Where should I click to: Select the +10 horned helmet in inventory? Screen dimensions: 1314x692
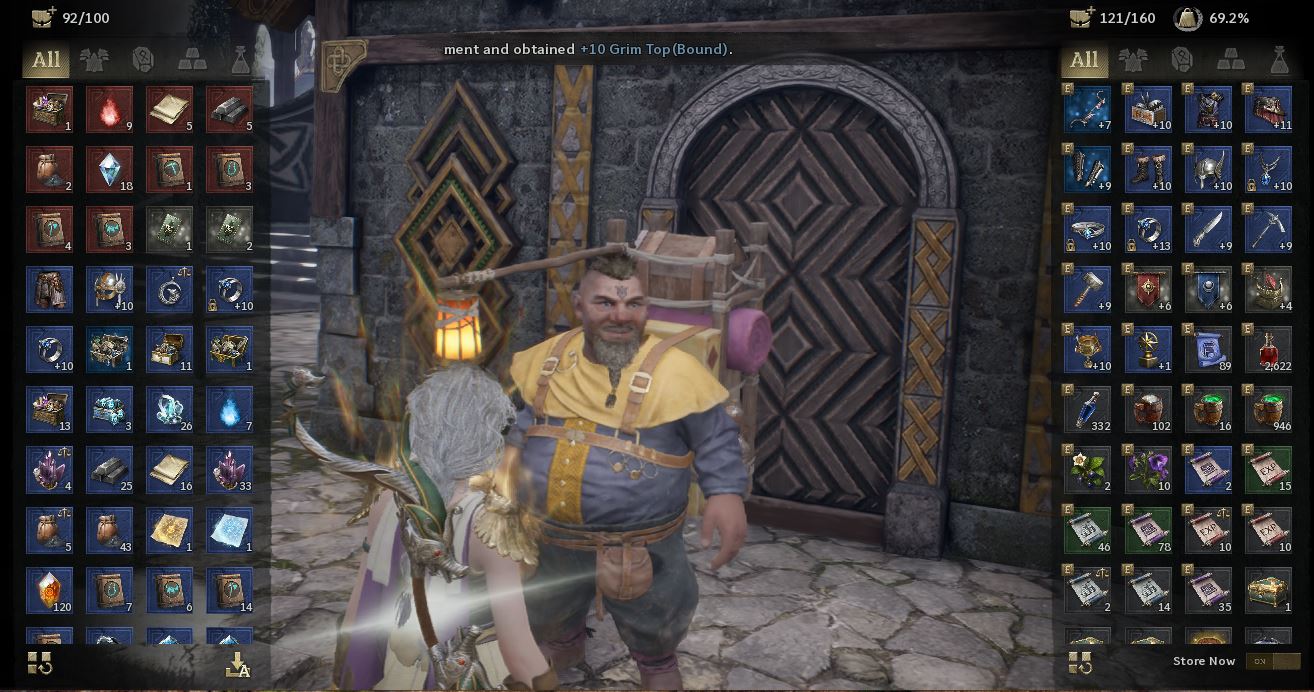pos(1208,170)
